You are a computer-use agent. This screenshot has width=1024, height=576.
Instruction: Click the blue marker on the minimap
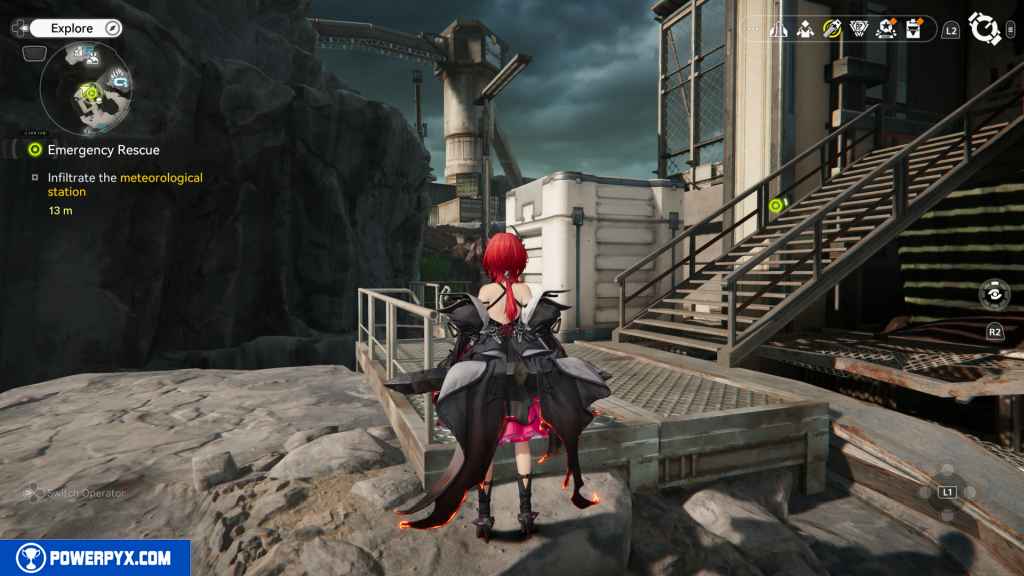click(120, 79)
